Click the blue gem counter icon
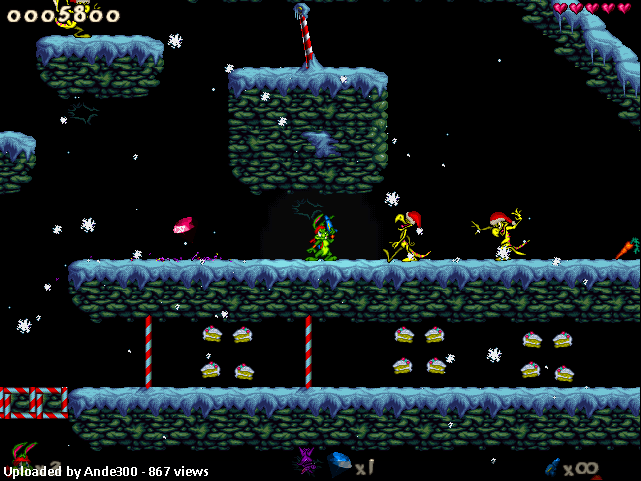Viewport: 641px width, 481px height. click(340, 463)
